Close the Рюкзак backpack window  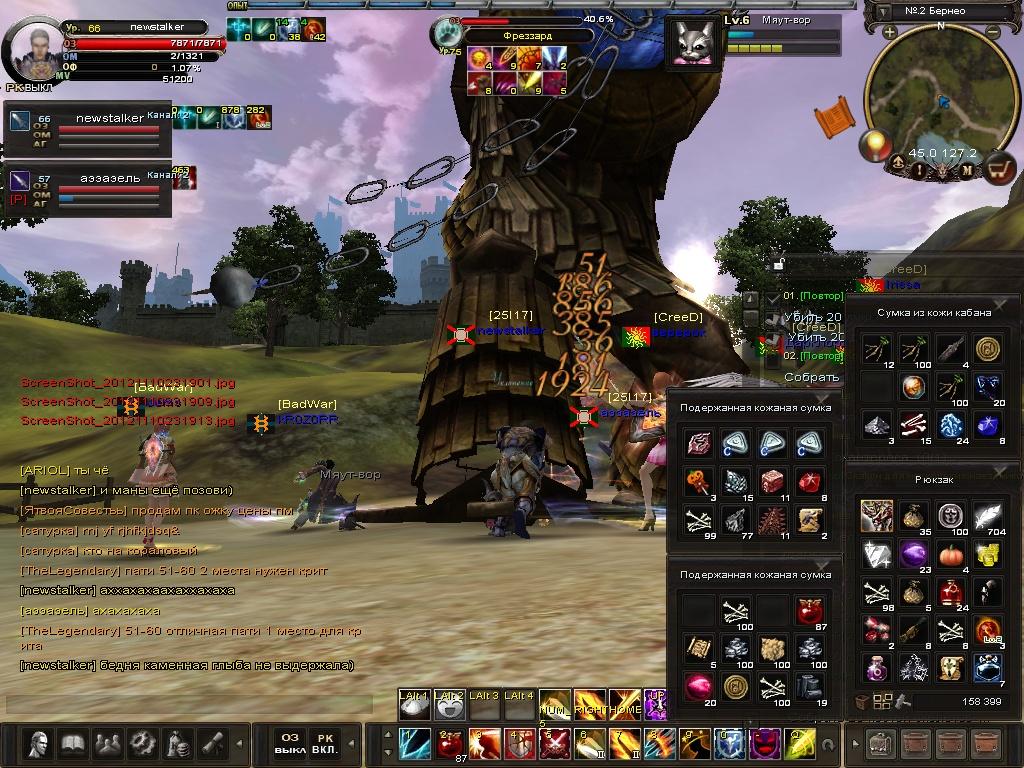pos(1000,473)
